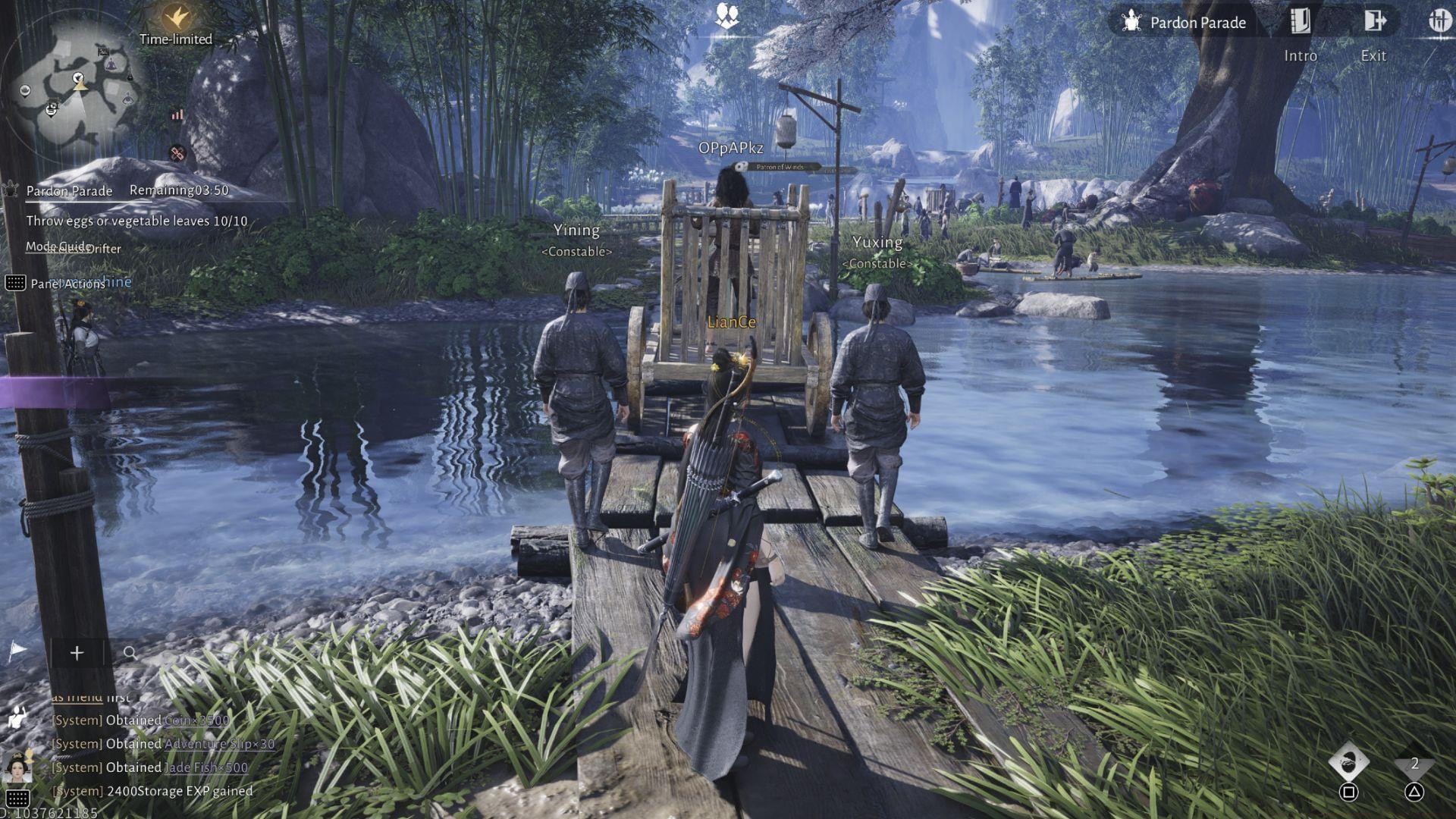Collapse the Pardon Parade objective tracker
This screenshot has width=1456, height=819.
point(69,191)
